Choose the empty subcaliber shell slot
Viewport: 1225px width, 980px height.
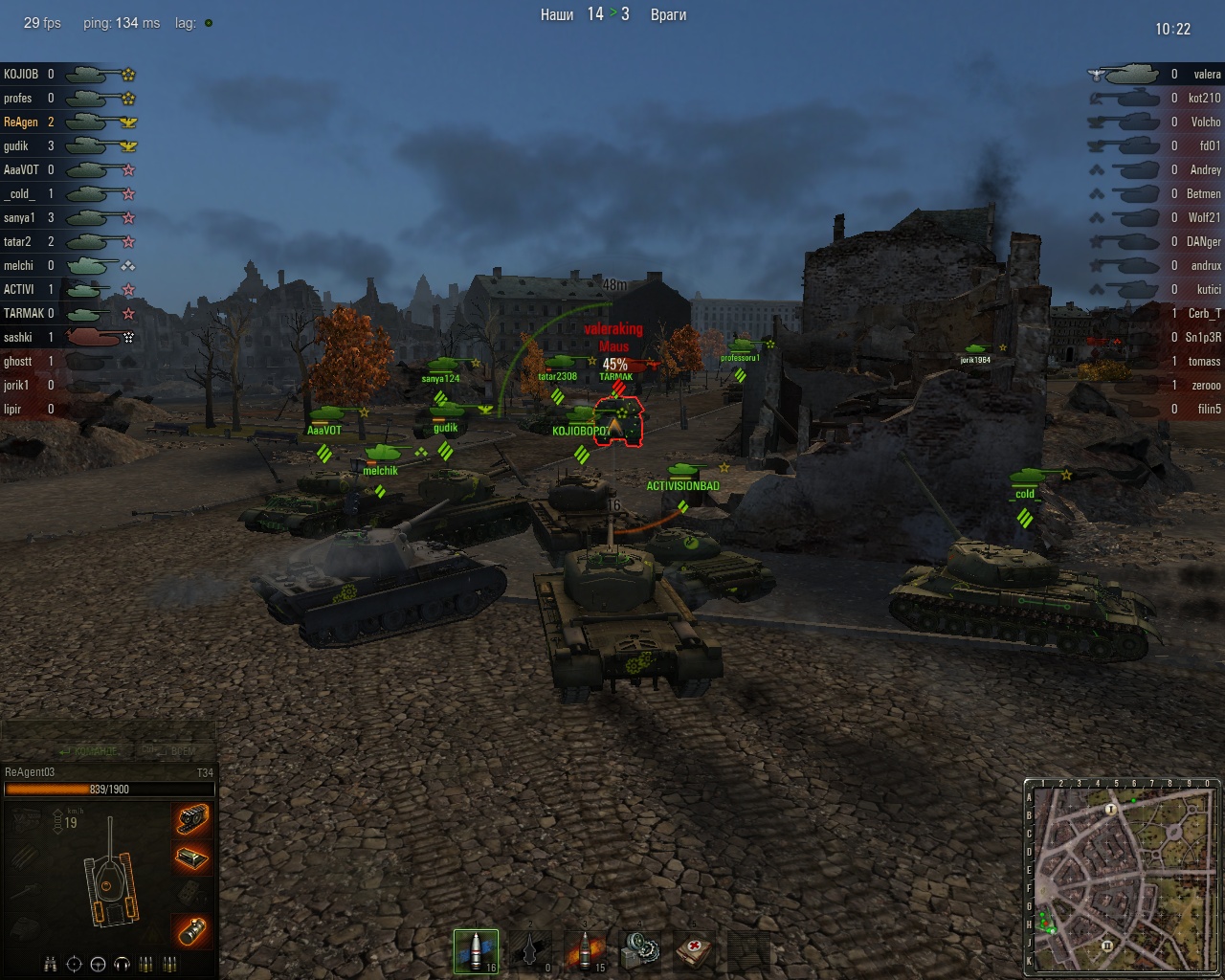coord(530,951)
